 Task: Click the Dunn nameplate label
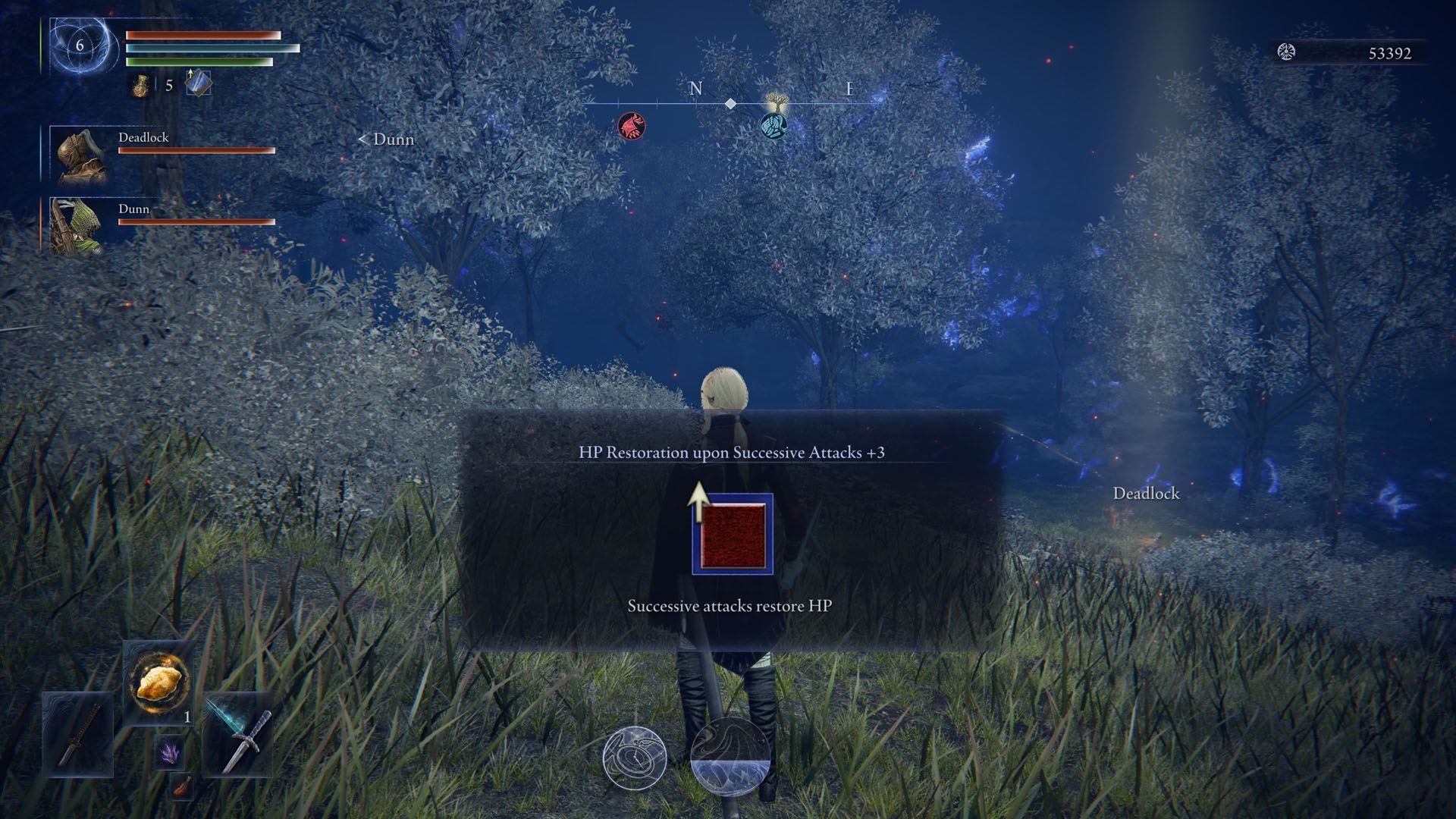[134, 209]
